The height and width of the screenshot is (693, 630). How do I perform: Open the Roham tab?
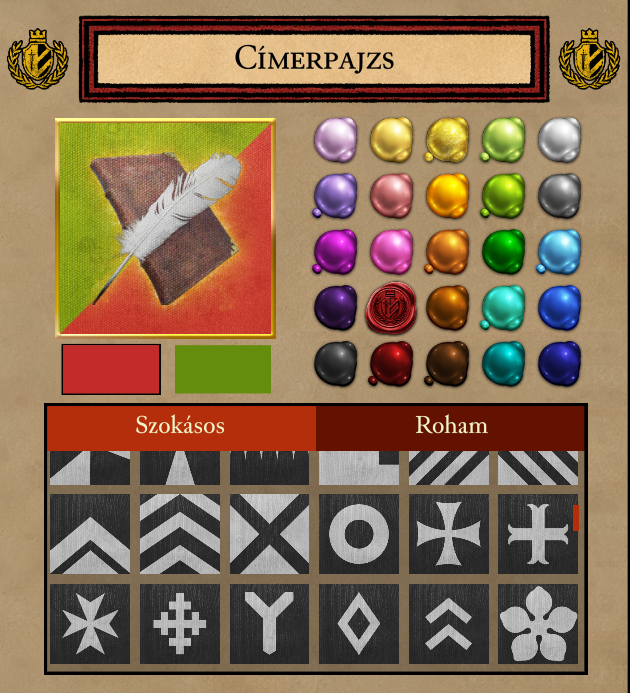point(451,426)
